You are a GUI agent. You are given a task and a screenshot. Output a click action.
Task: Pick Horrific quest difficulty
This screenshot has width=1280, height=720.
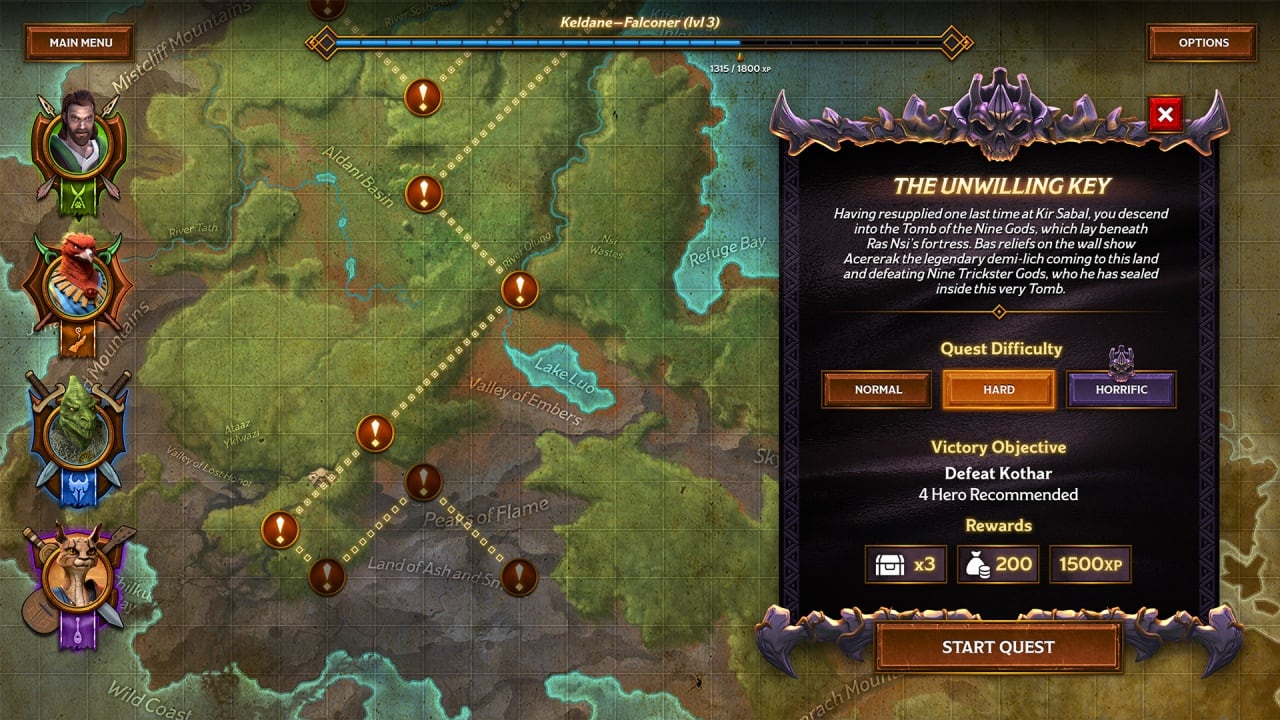pyautogui.click(x=1121, y=390)
